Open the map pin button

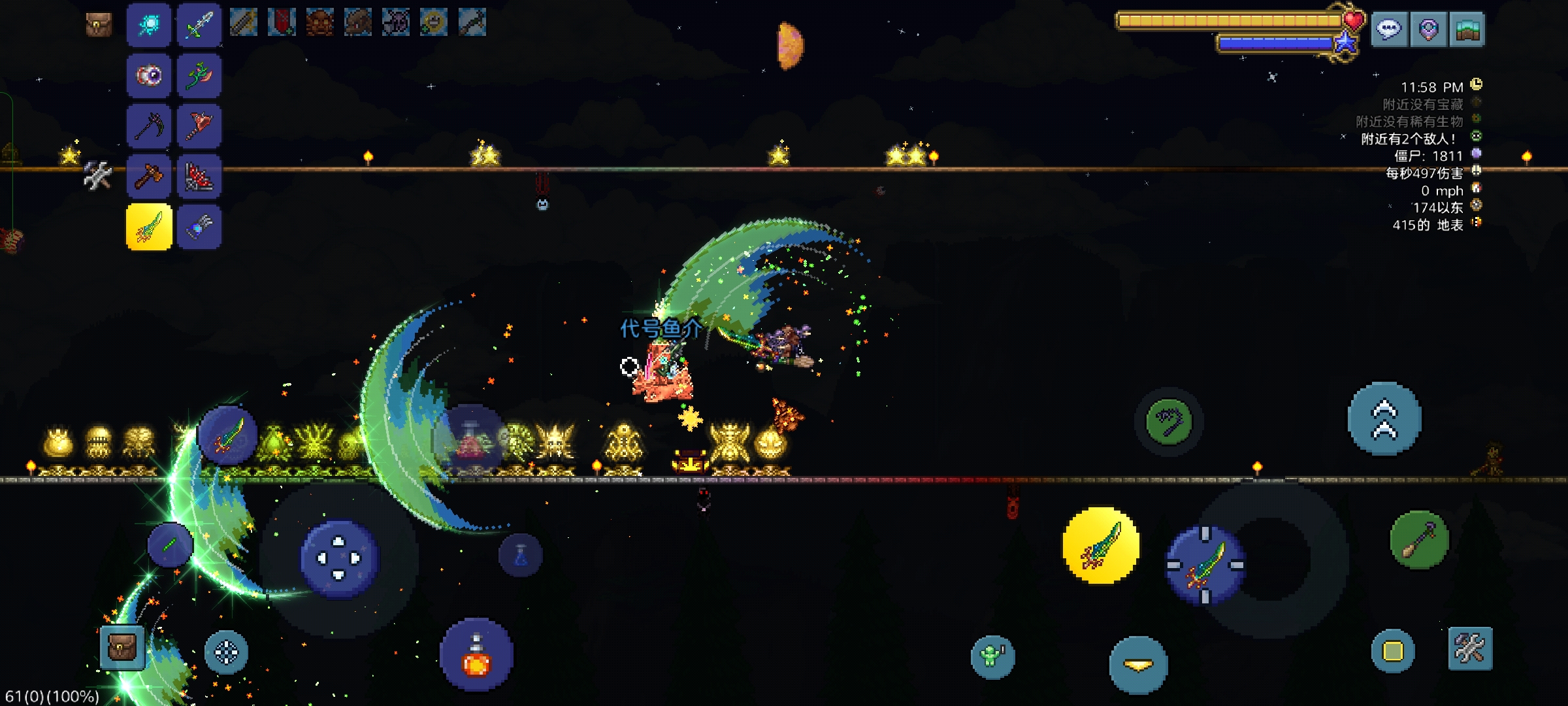(x=1428, y=29)
